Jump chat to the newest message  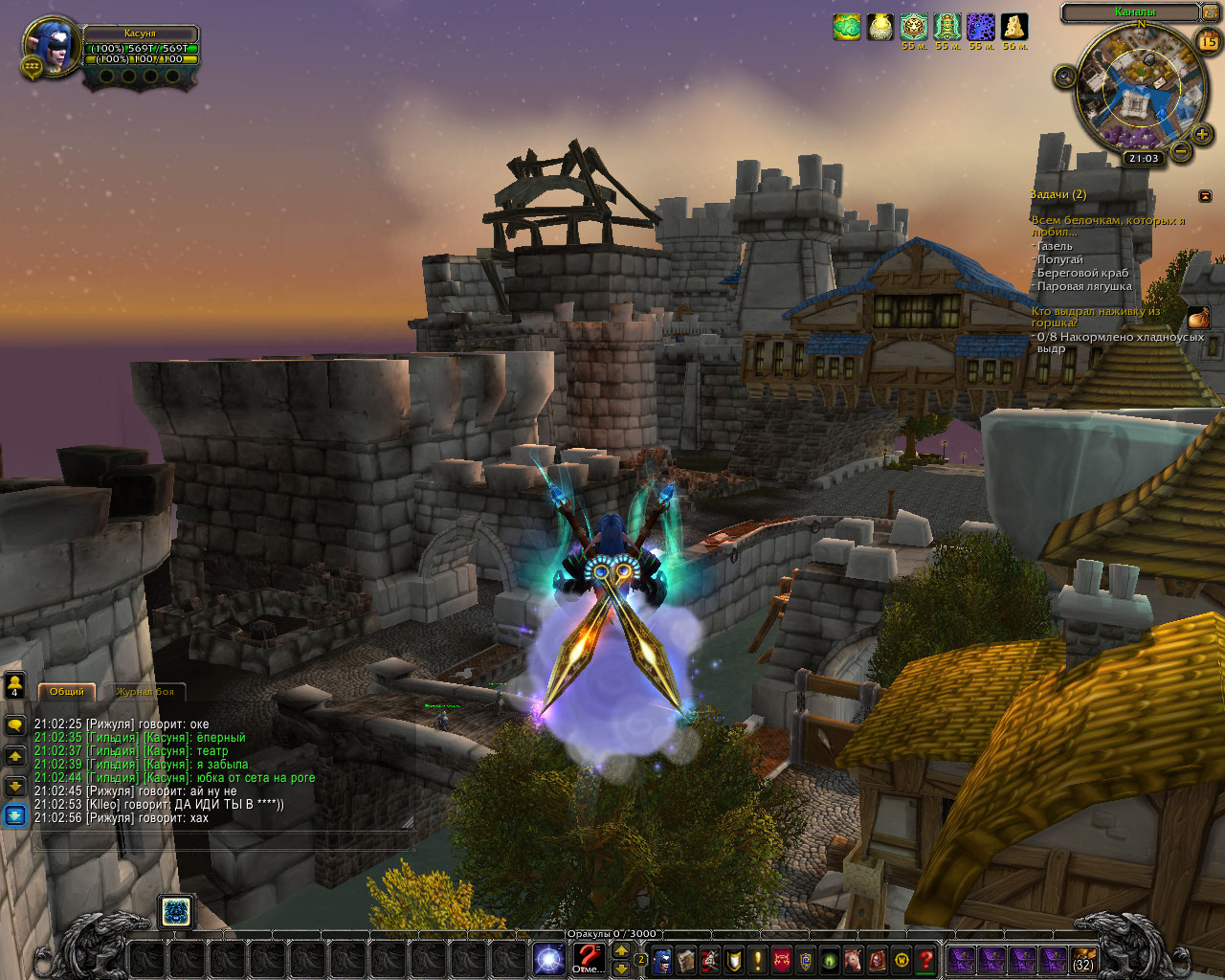tap(15, 815)
